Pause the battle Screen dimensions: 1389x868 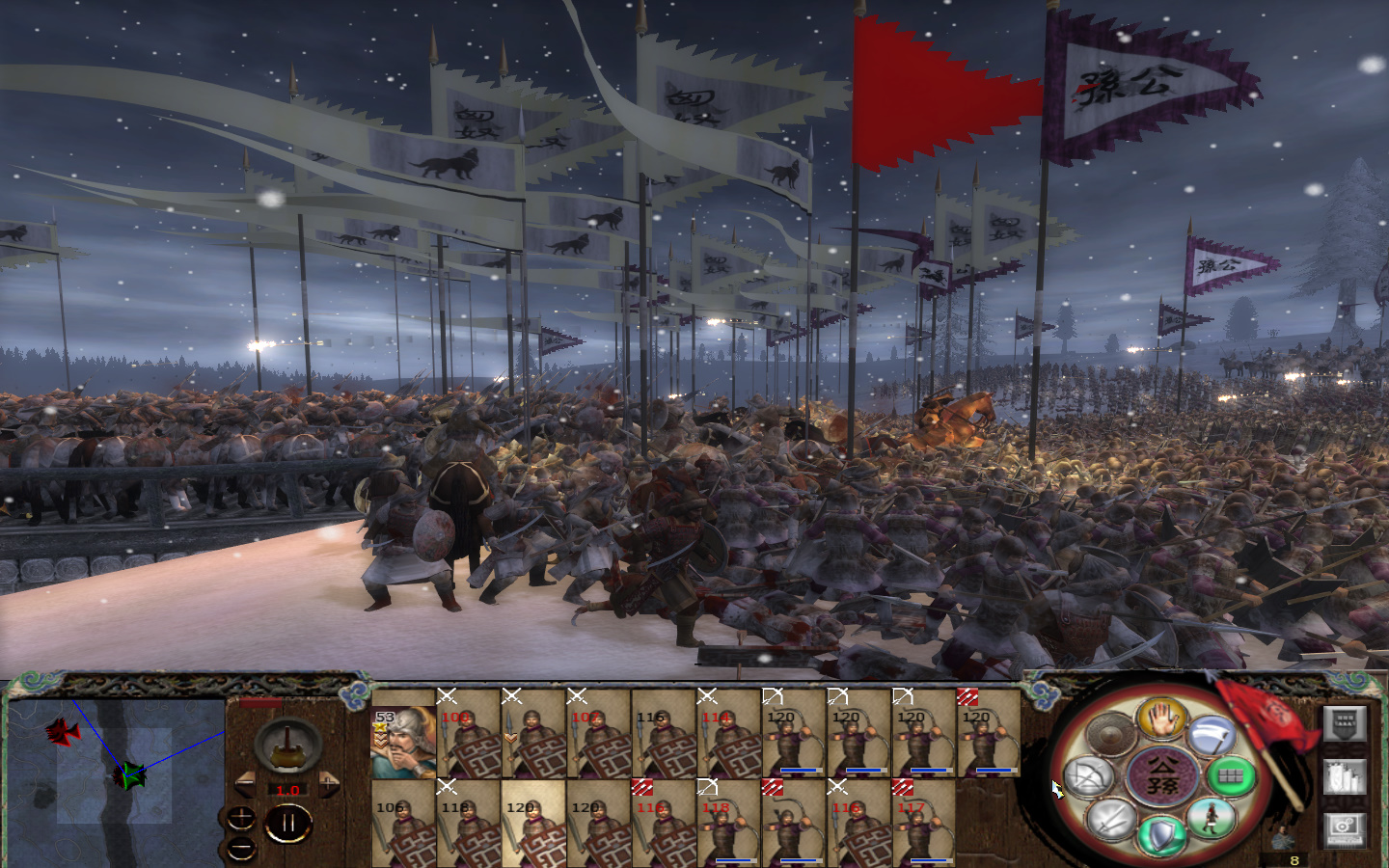(x=288, y=823)
